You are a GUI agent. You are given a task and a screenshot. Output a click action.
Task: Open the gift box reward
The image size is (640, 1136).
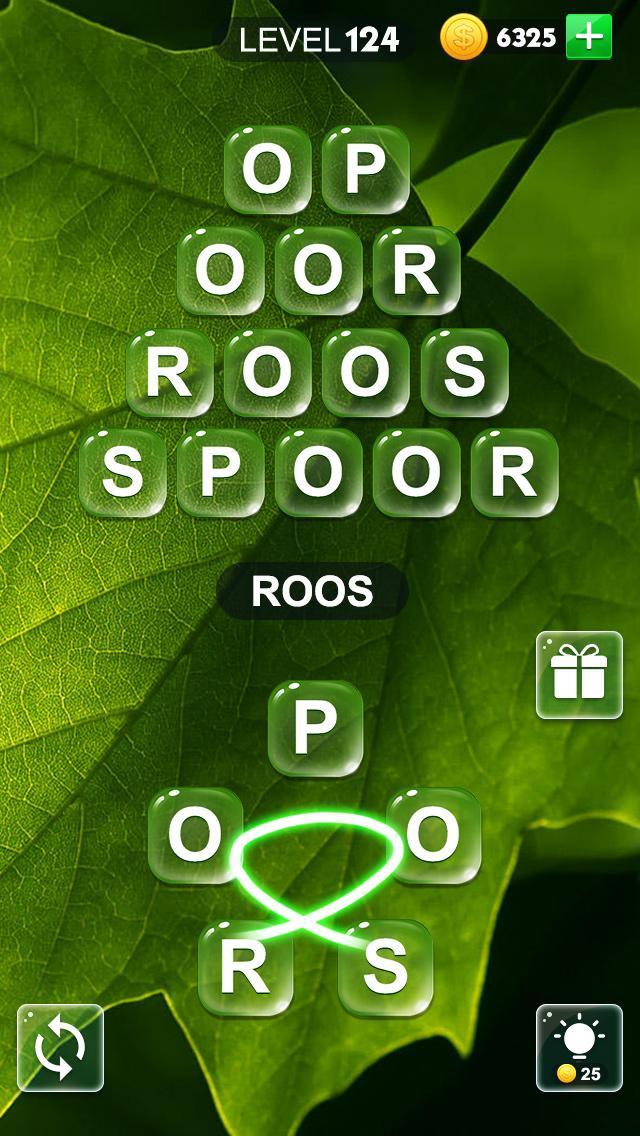pyautogui.click(x=579, y=675)
